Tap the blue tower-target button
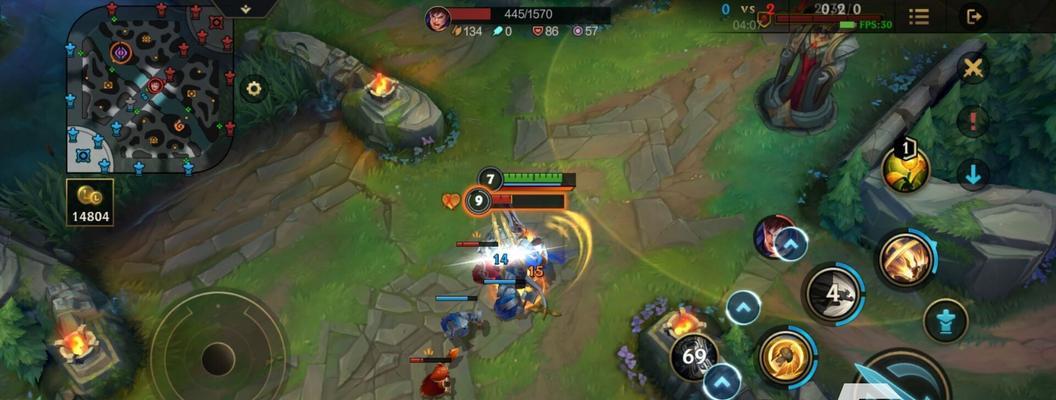Image resolution: width=1056 pixels, height=400 pixels. click(x=944, y=320)
